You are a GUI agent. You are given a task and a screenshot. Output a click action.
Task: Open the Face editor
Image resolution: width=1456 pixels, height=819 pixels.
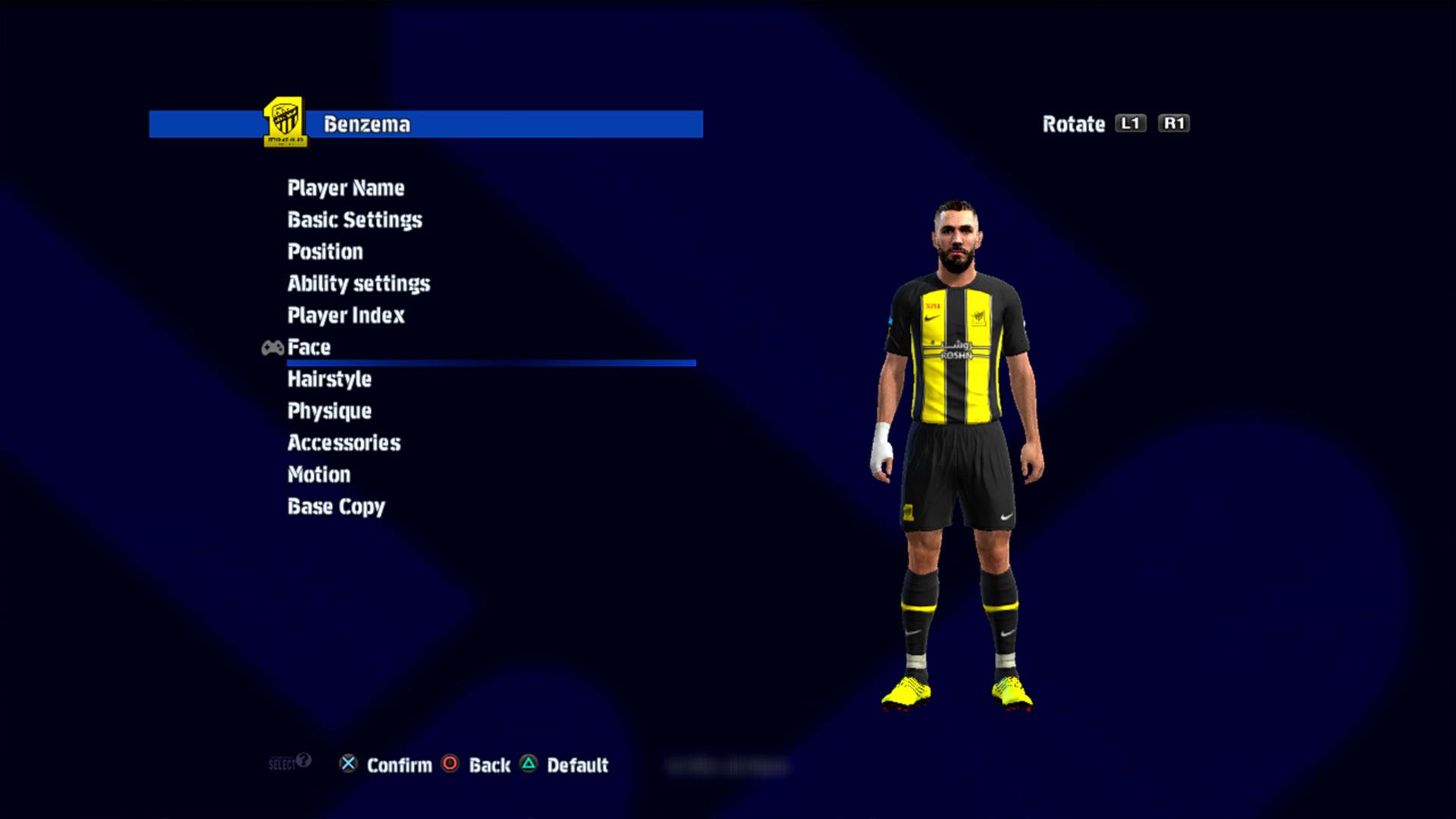click(x=309, y=347)
